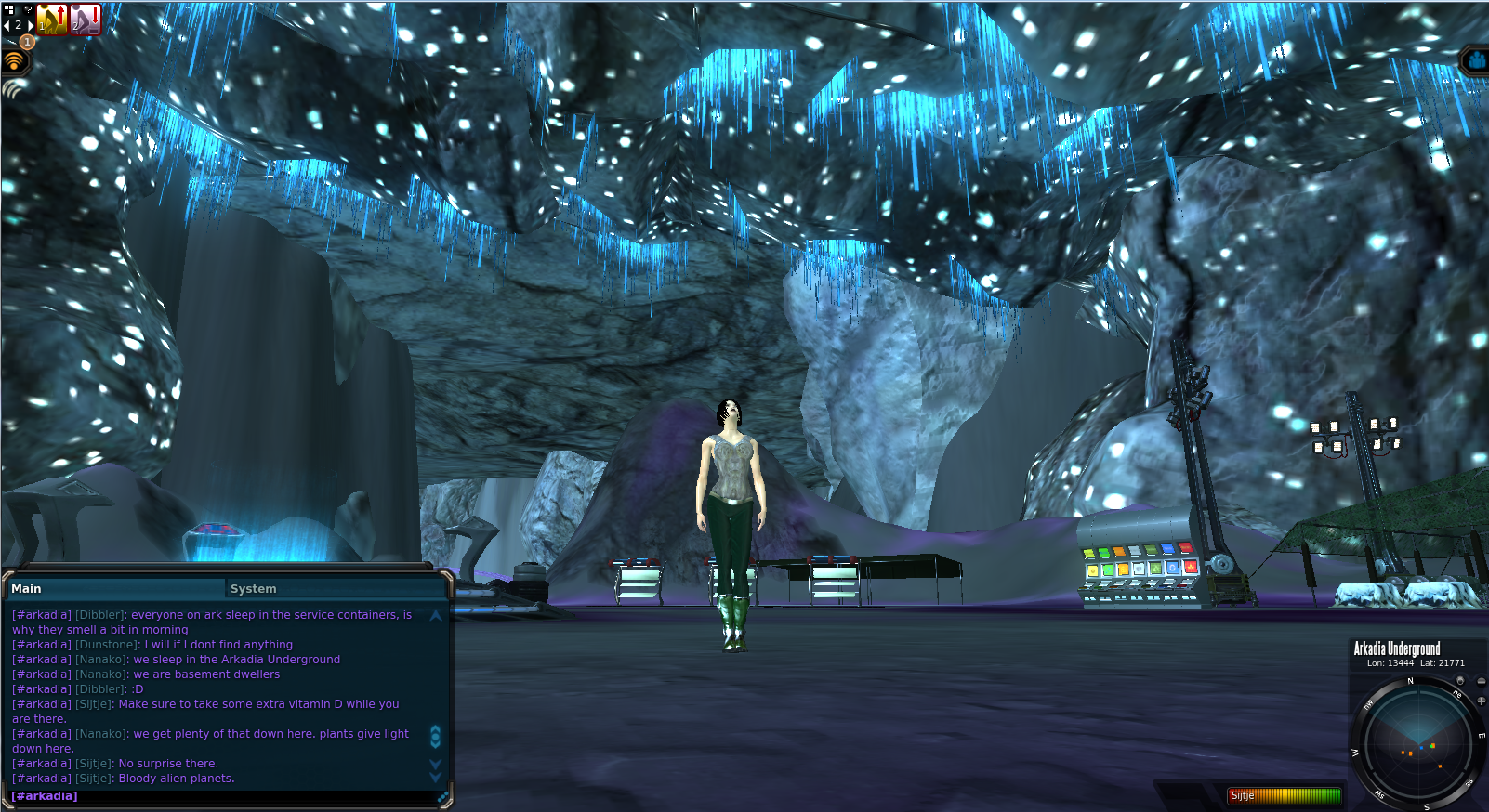Switch to the System chat tab
The image size is (1489, 812).
pos(254,589)
